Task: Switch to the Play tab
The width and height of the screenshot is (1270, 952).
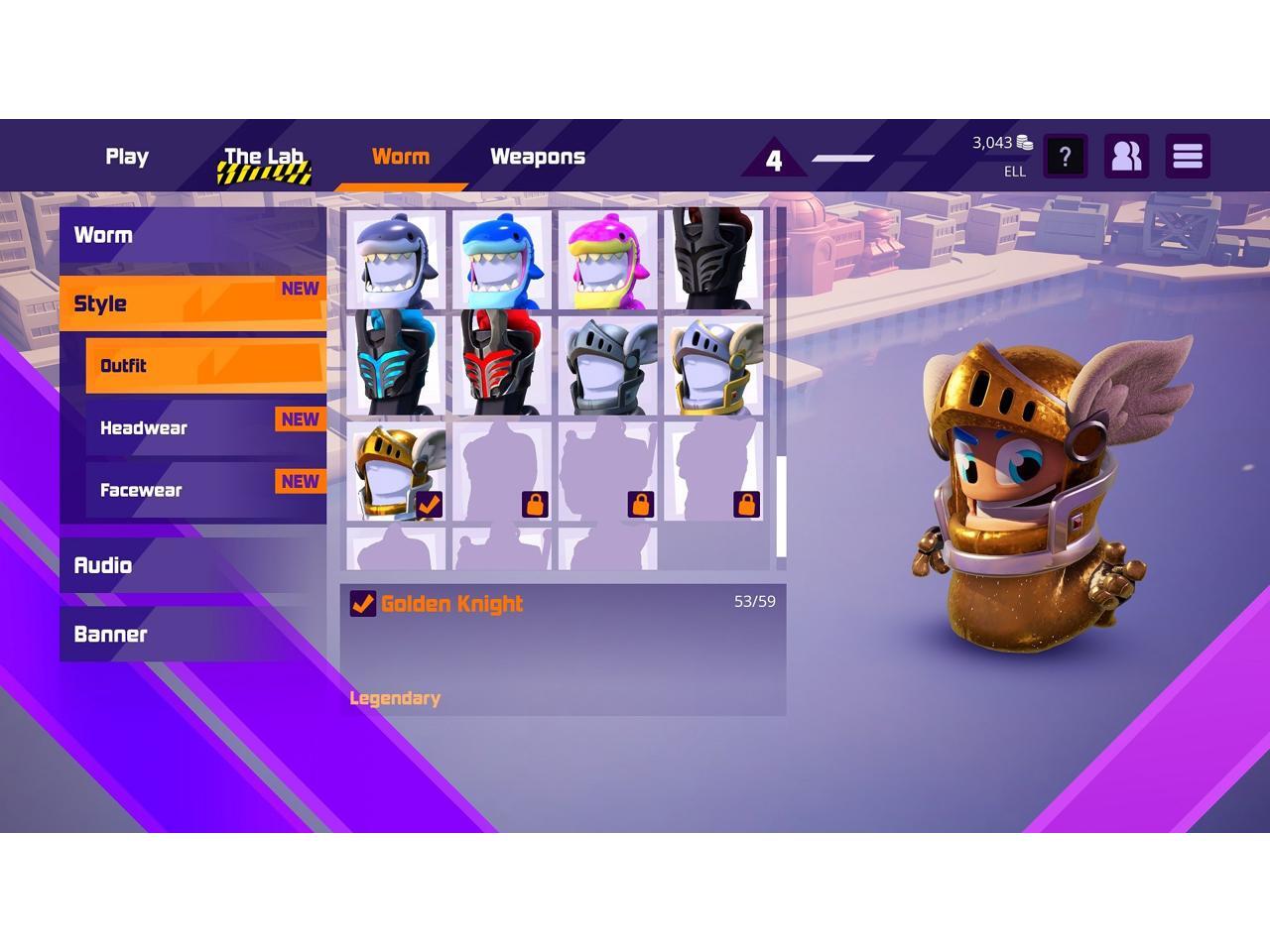Action: [127, 157]
